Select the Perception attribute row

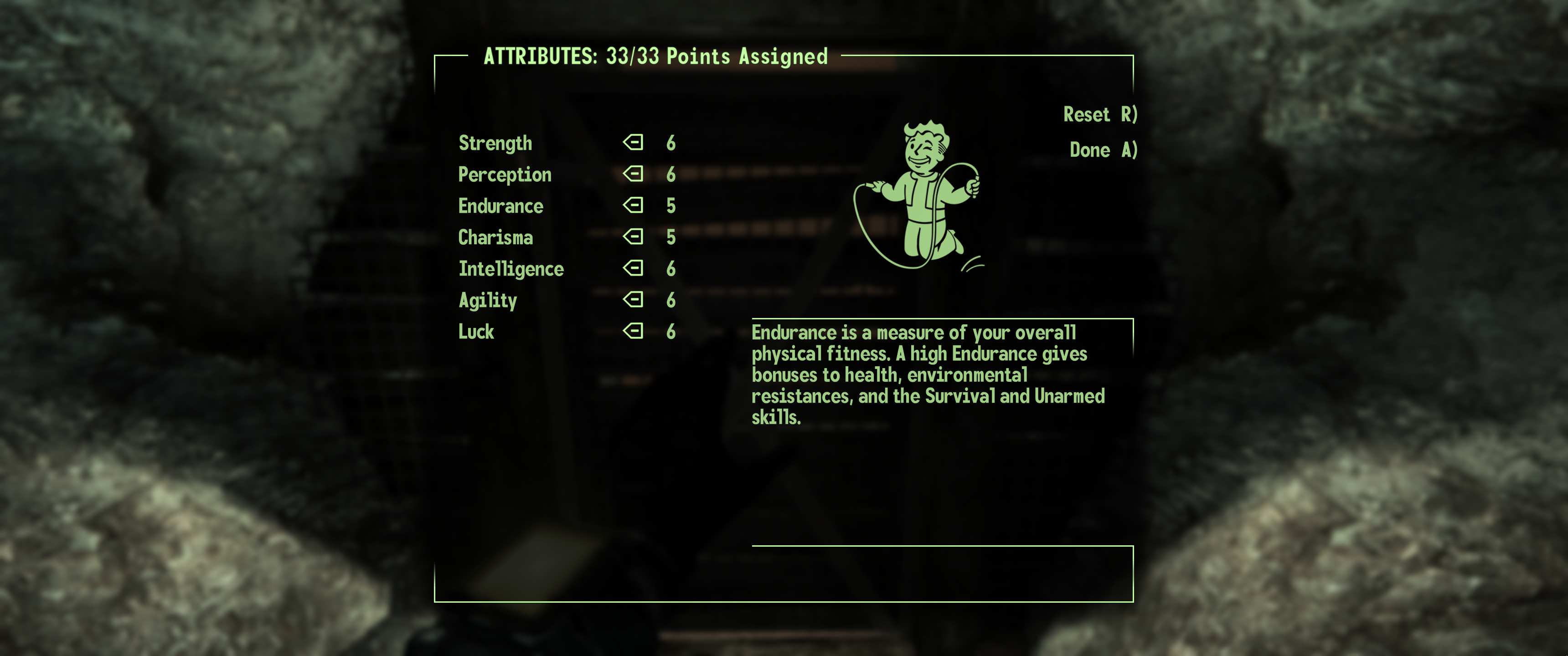pos(505,174)
